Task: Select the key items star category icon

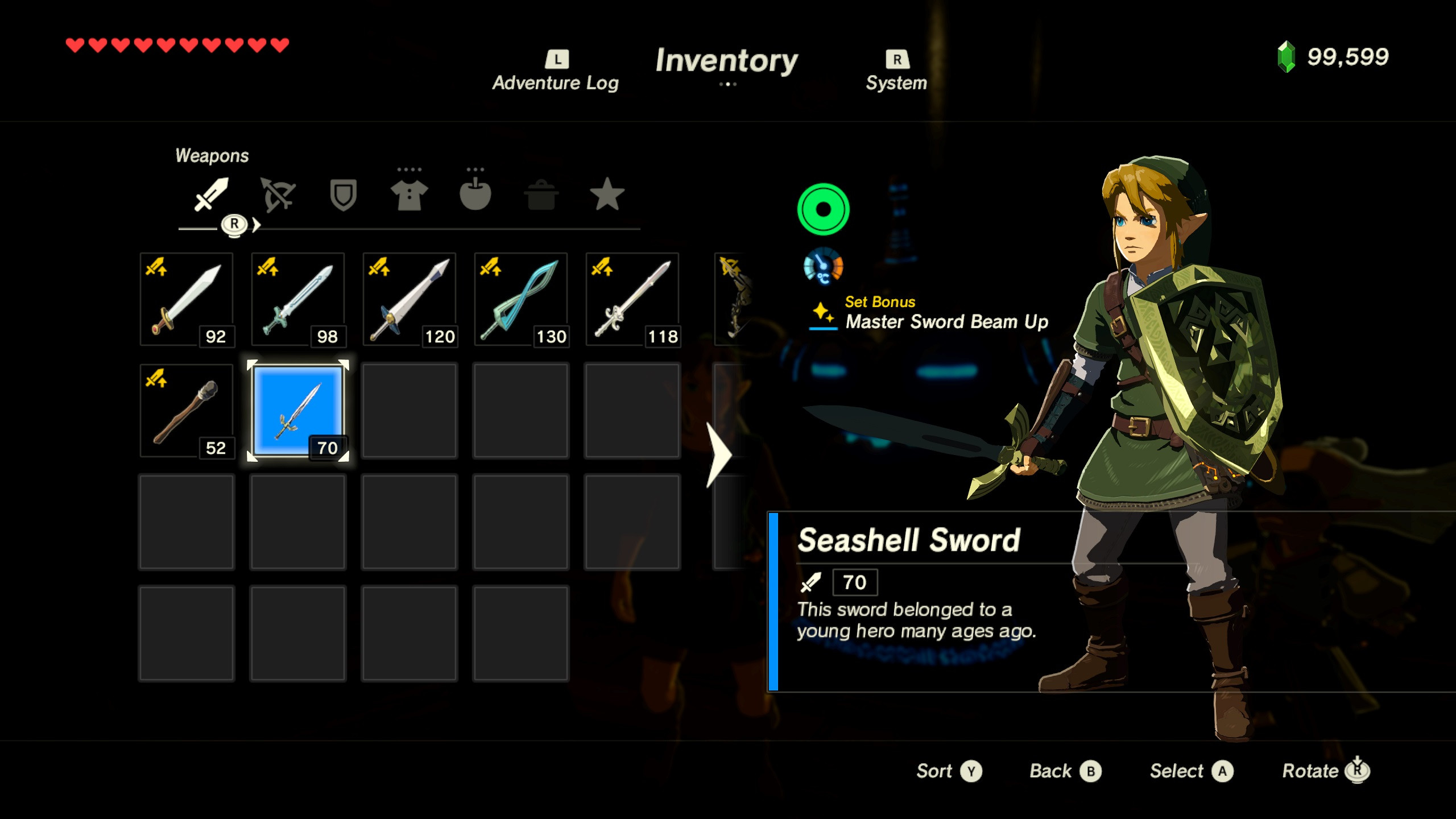Action: click(x=607, y=195)
